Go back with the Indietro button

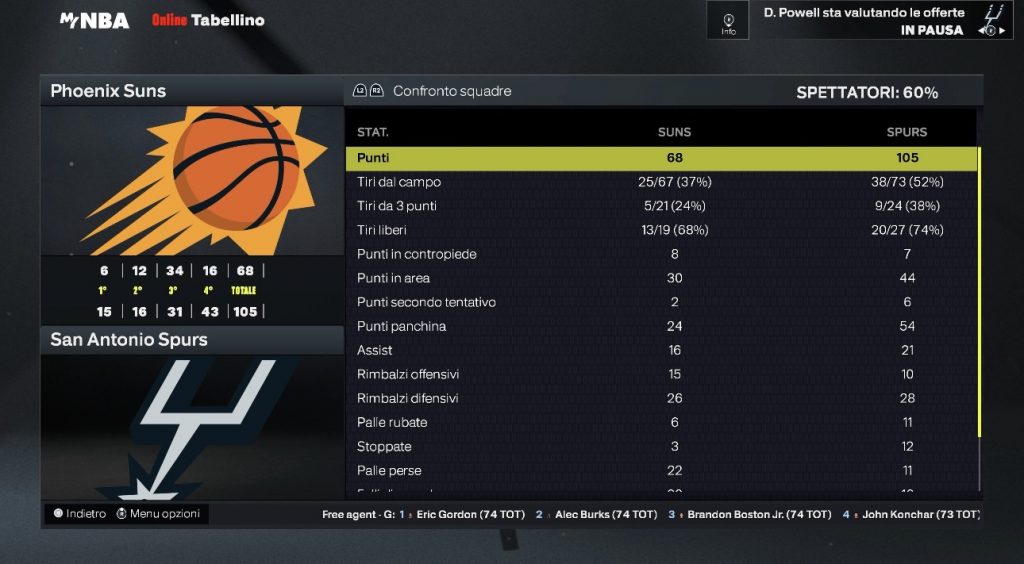coord(80,514)
